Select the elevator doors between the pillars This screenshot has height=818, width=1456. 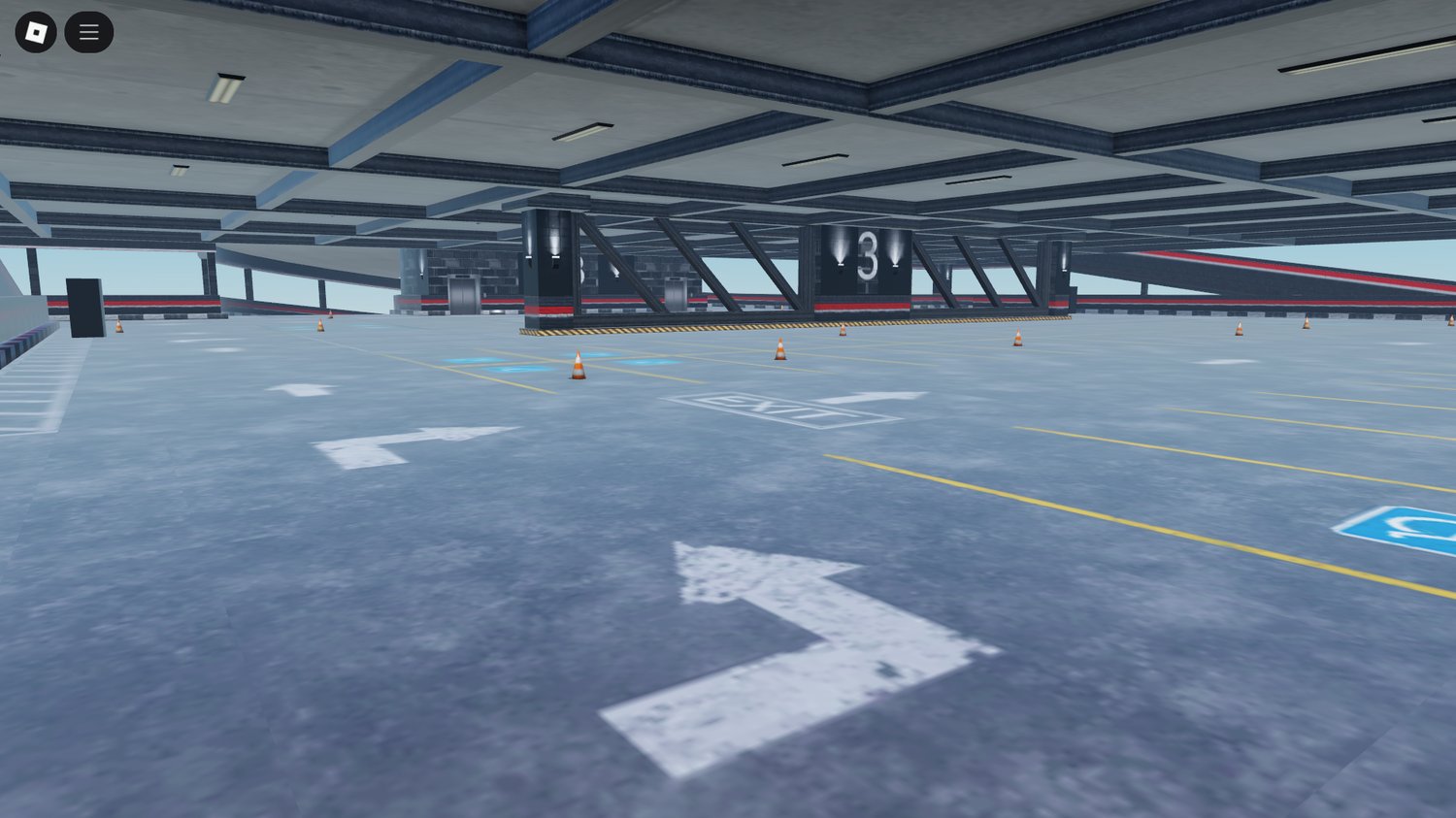pos(675,293)
